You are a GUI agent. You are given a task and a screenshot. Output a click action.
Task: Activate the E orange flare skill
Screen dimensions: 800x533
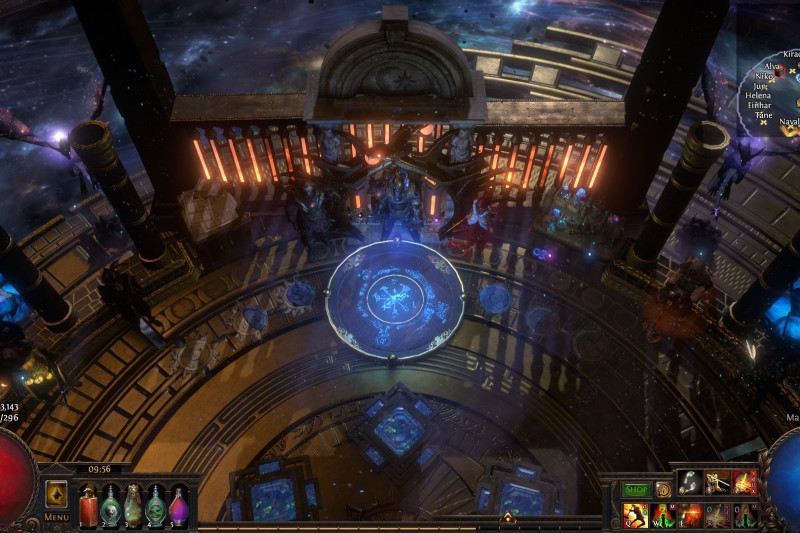point(690,515)
